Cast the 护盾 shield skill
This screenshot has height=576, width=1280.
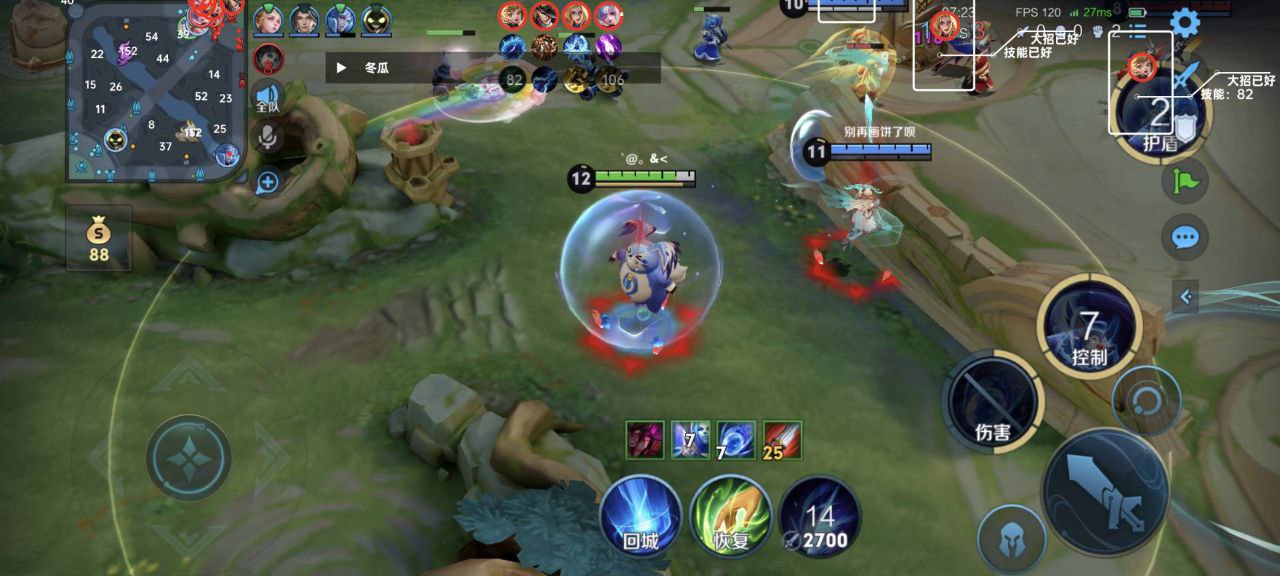click(x=1160, y=113)
